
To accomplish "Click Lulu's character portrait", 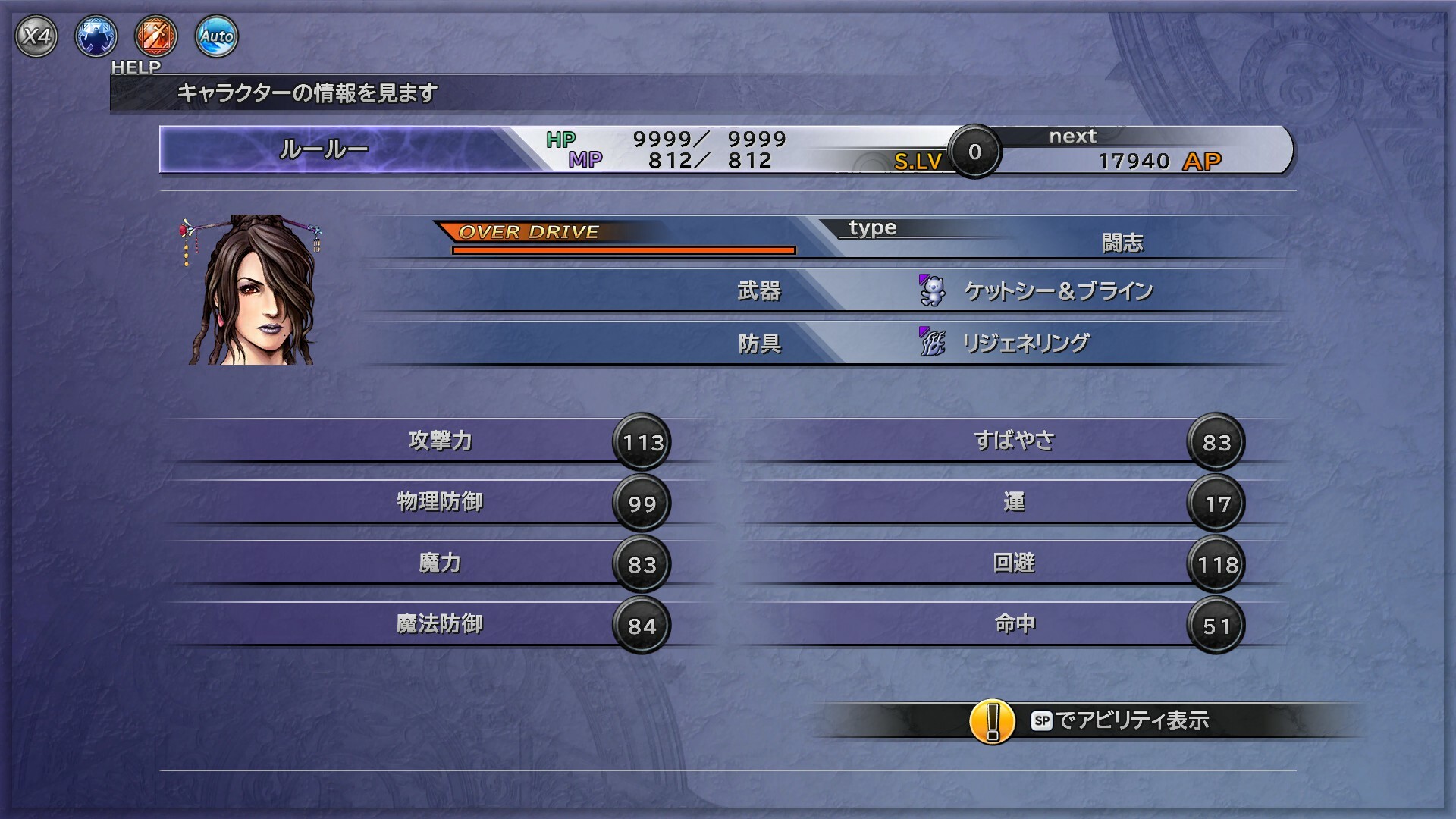I will pyautogui.click(x=253, y=290).
